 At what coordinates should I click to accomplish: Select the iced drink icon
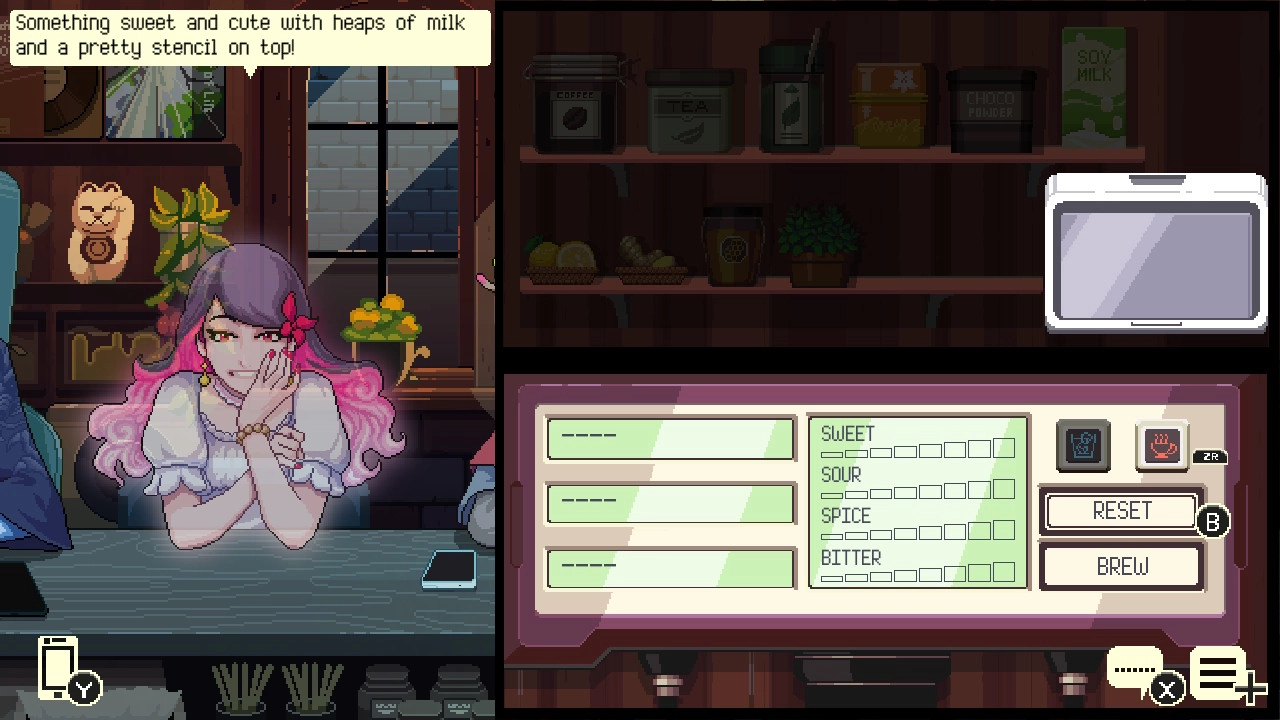[x=1083, y=446]
